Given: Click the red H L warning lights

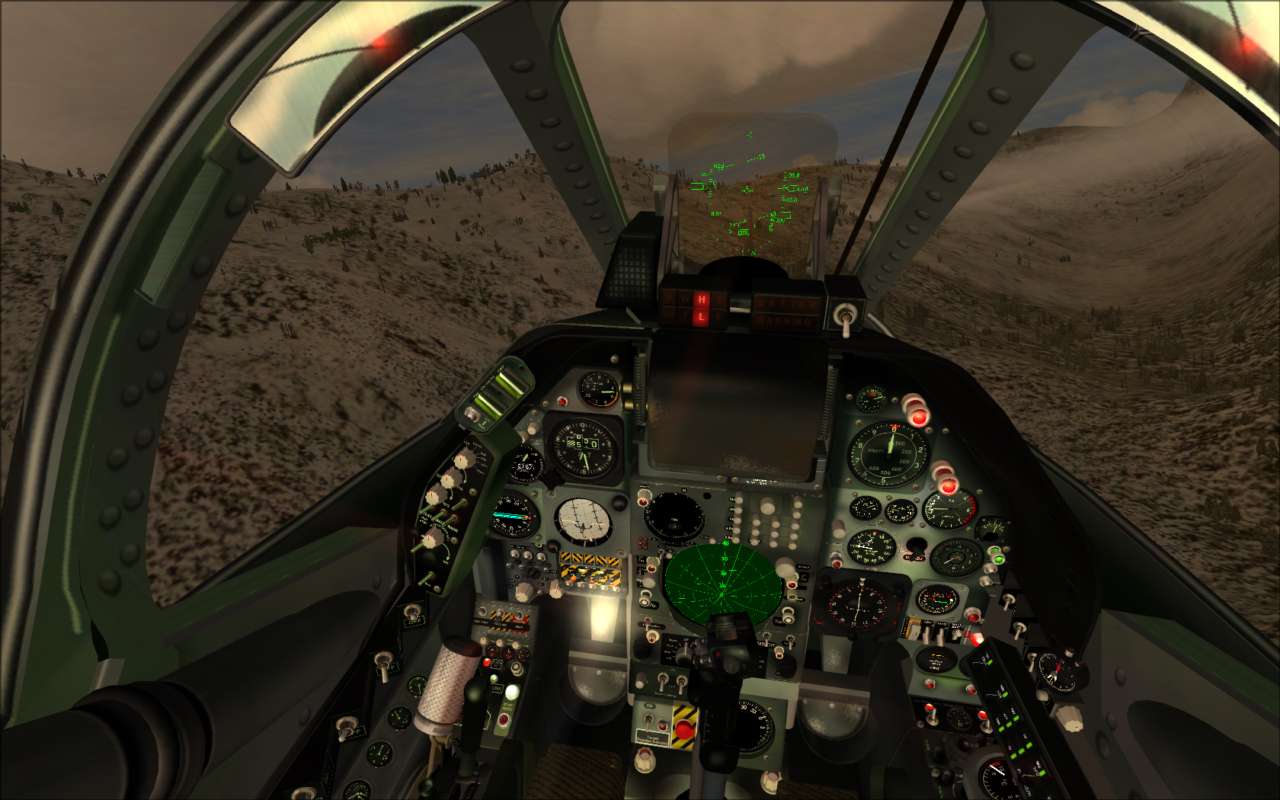Looking at the screenshot, I should pos(702,308).
